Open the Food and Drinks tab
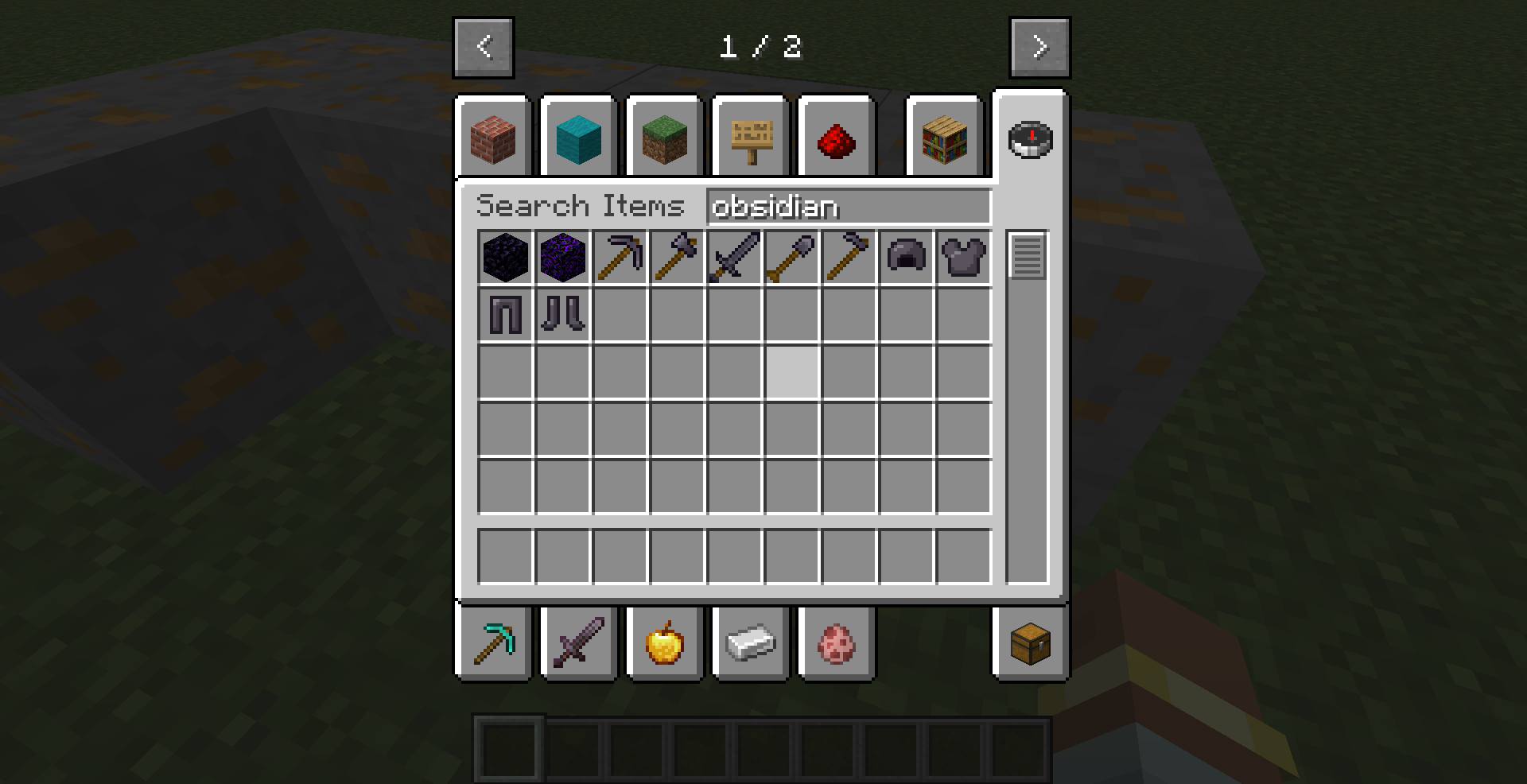 pos(665,643)
